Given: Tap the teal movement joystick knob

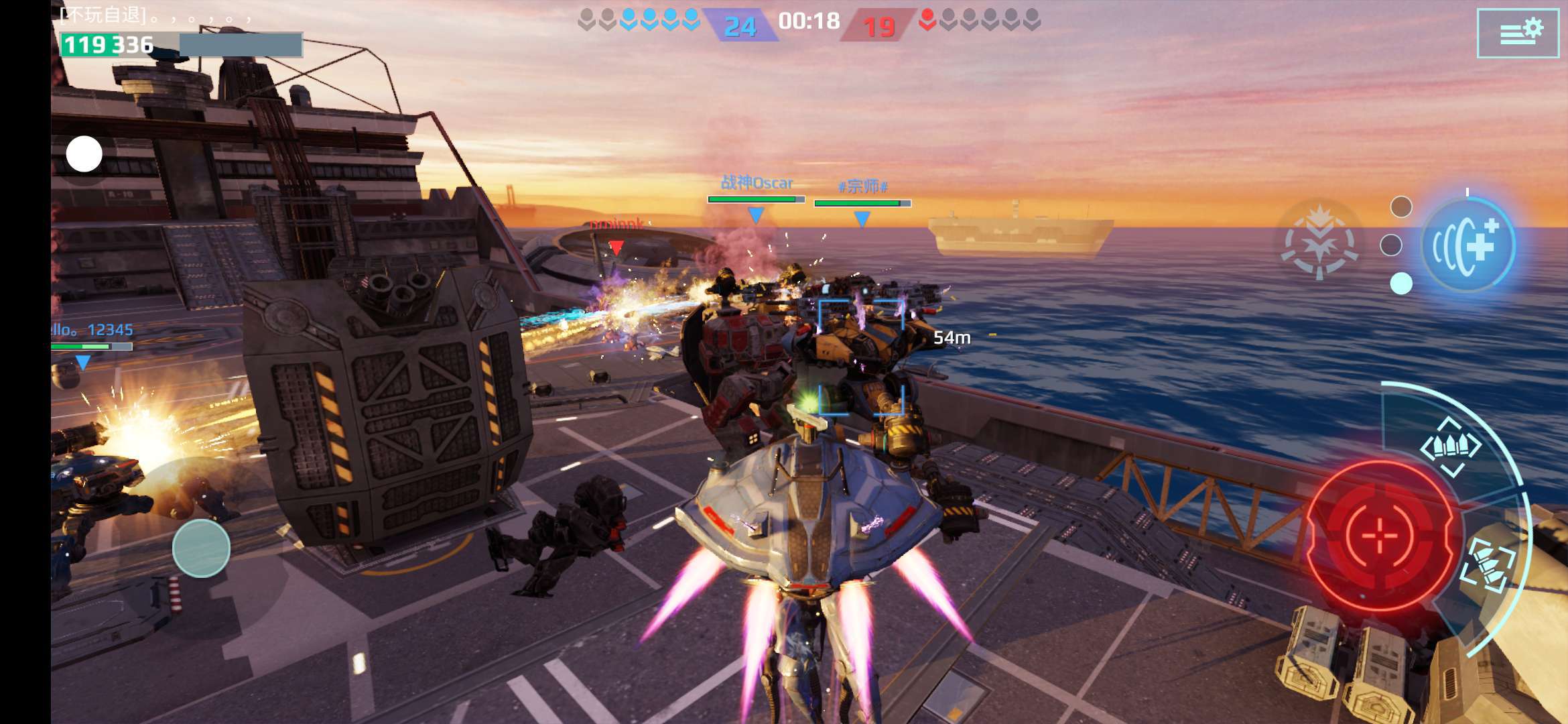Looking at the screenshot, I should click(x=201, y=548).
